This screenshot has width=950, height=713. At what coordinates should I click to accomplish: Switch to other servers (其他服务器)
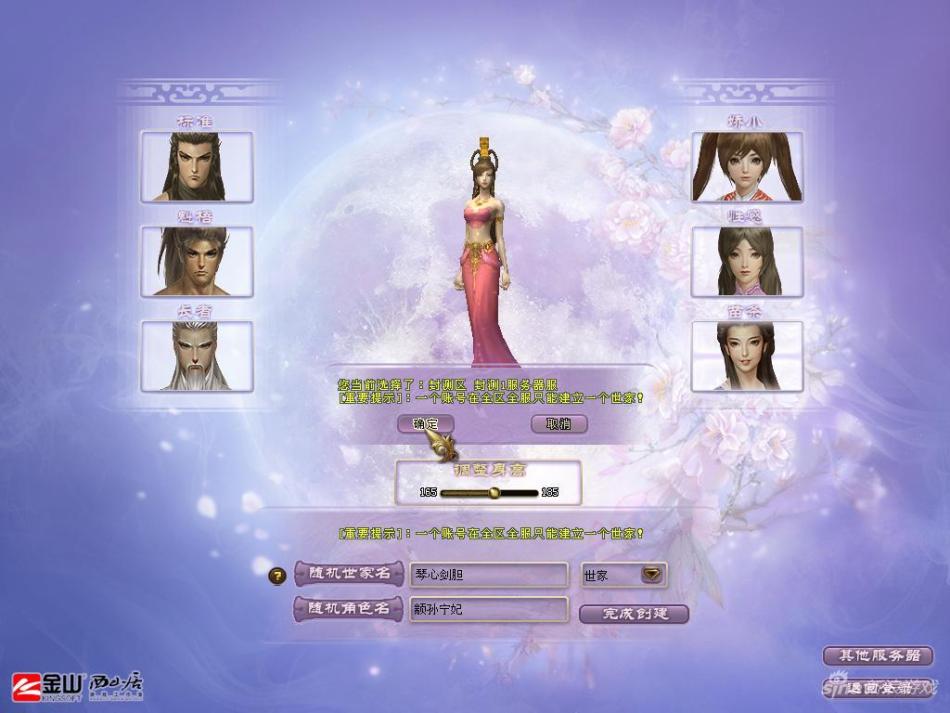point(877,656)
